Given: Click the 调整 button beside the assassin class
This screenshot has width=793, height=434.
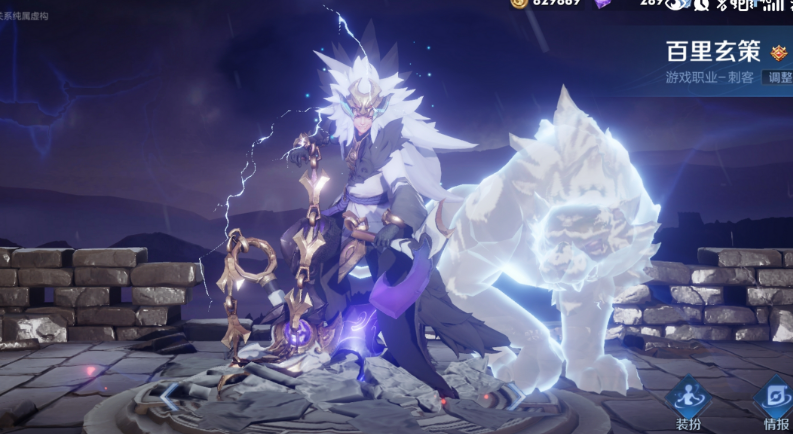Looking at the screenshot, I should point(778,77).
